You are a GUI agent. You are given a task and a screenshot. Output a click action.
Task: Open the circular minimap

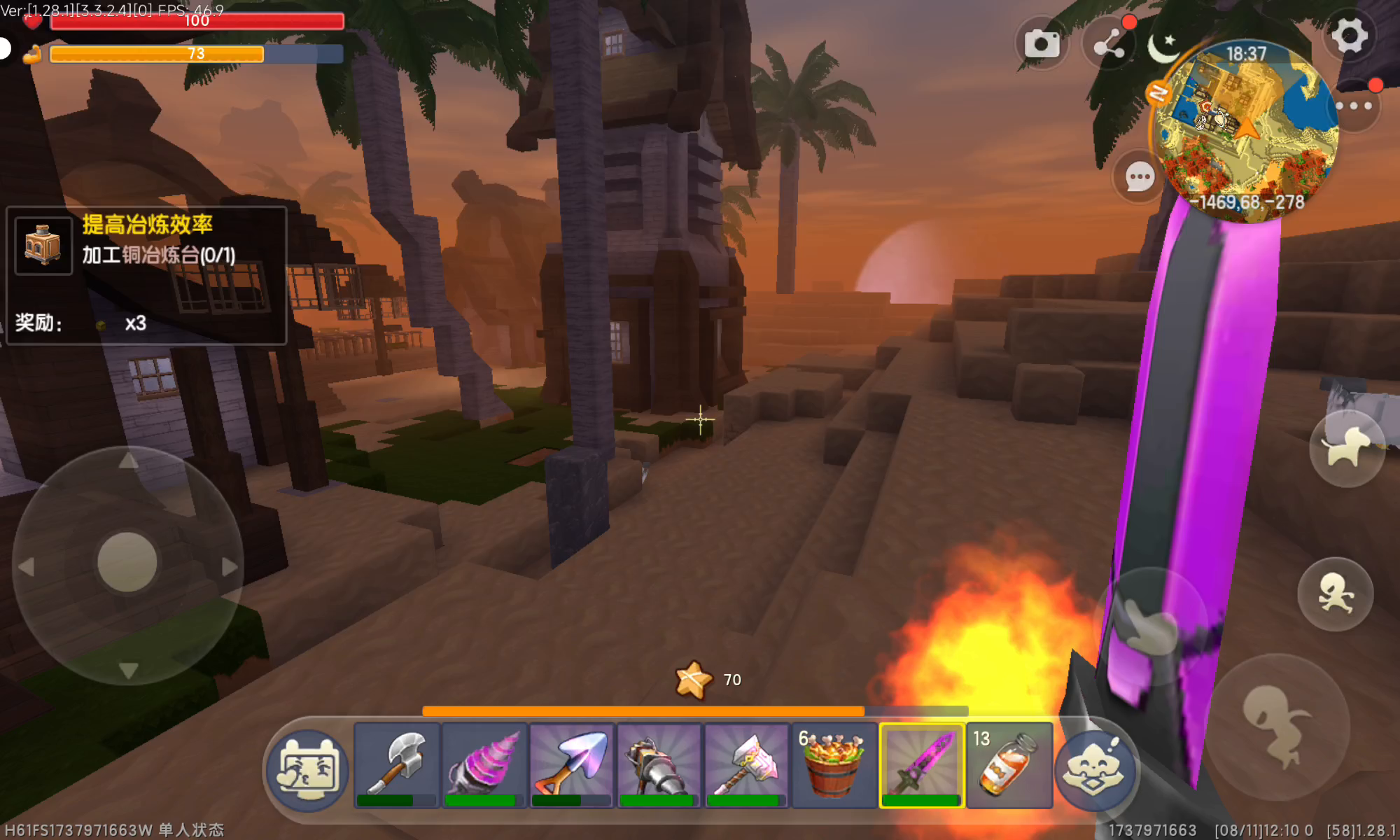pos(1245,129)
